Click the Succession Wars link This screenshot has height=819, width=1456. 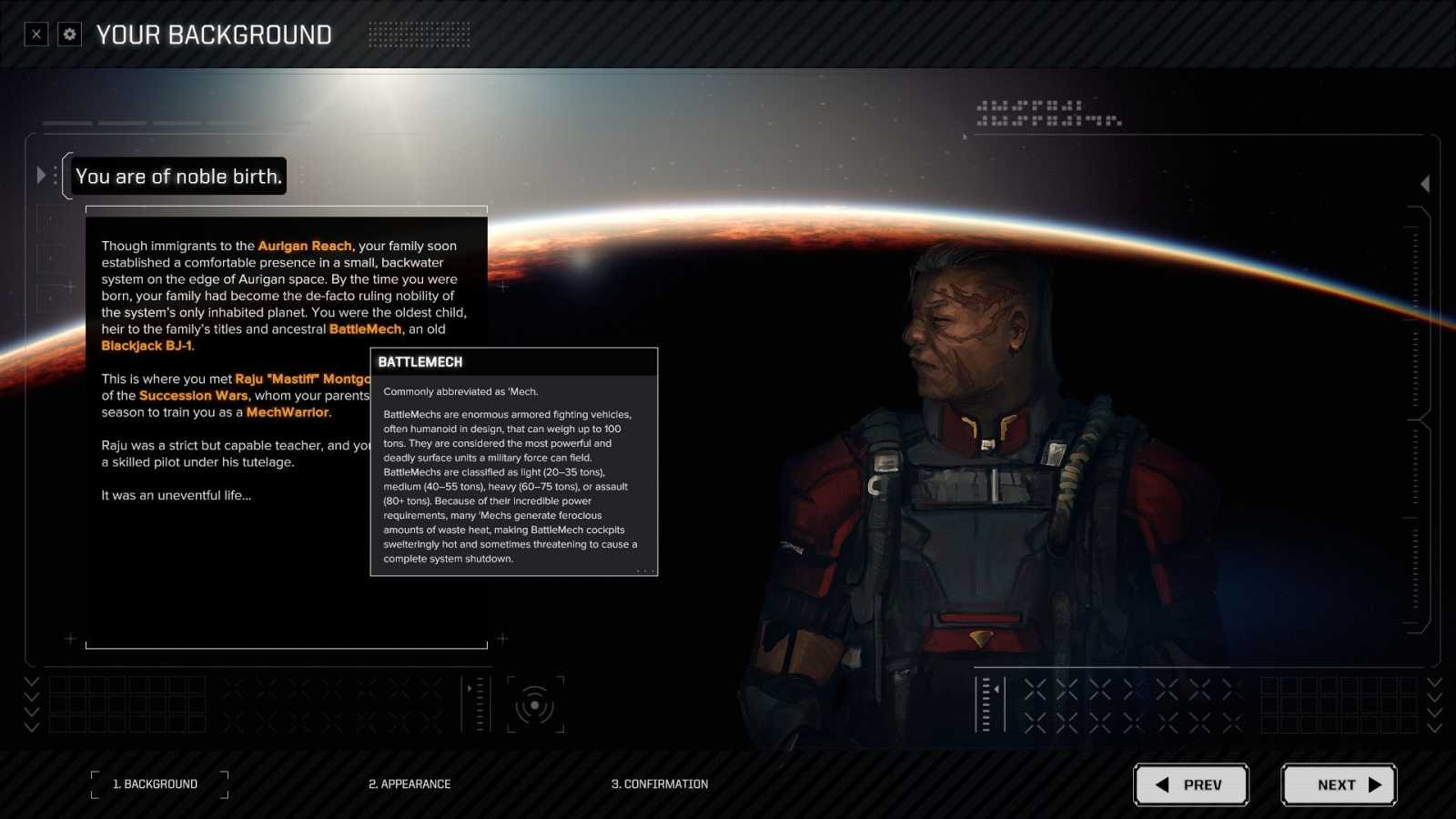(193, 396)
